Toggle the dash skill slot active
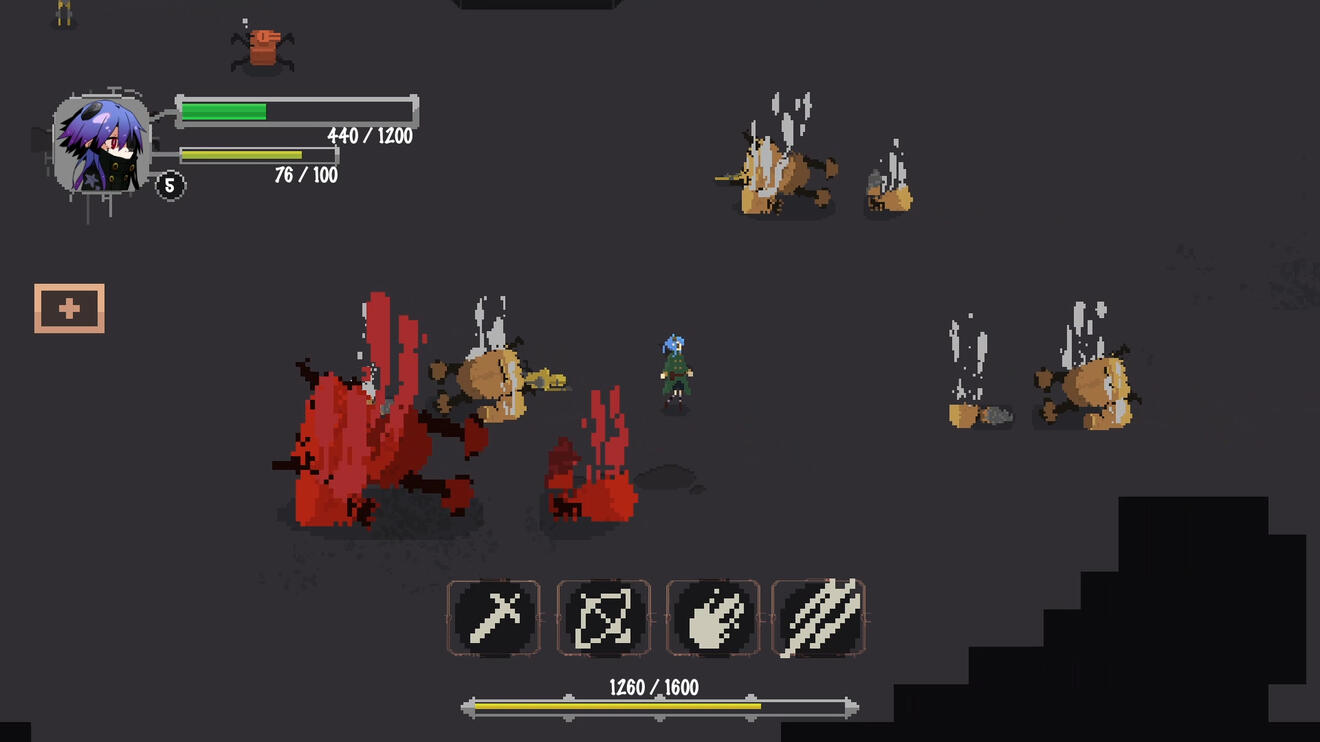 point(604,619)
